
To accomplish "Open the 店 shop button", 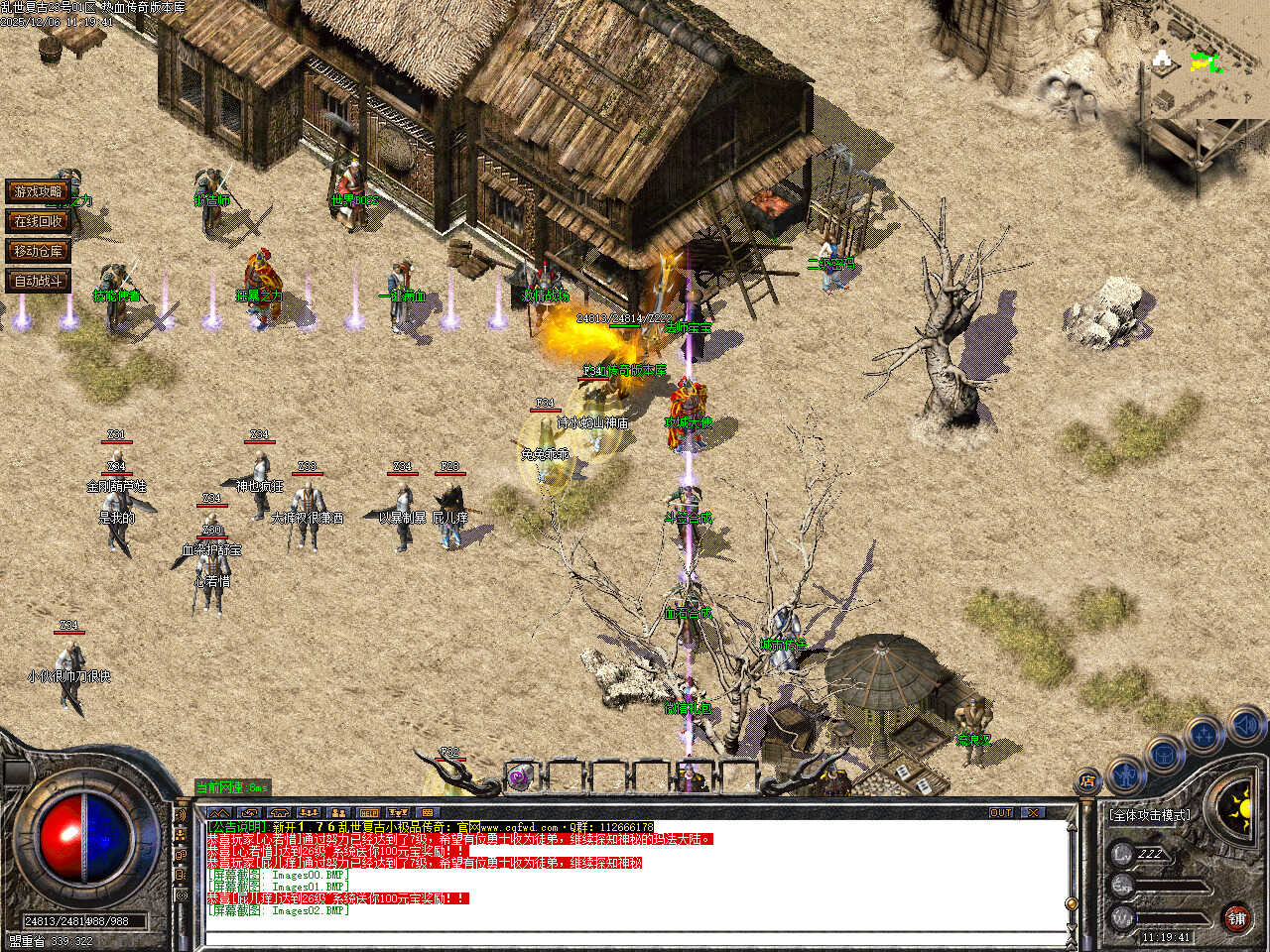I will (x=1088, y=781).
